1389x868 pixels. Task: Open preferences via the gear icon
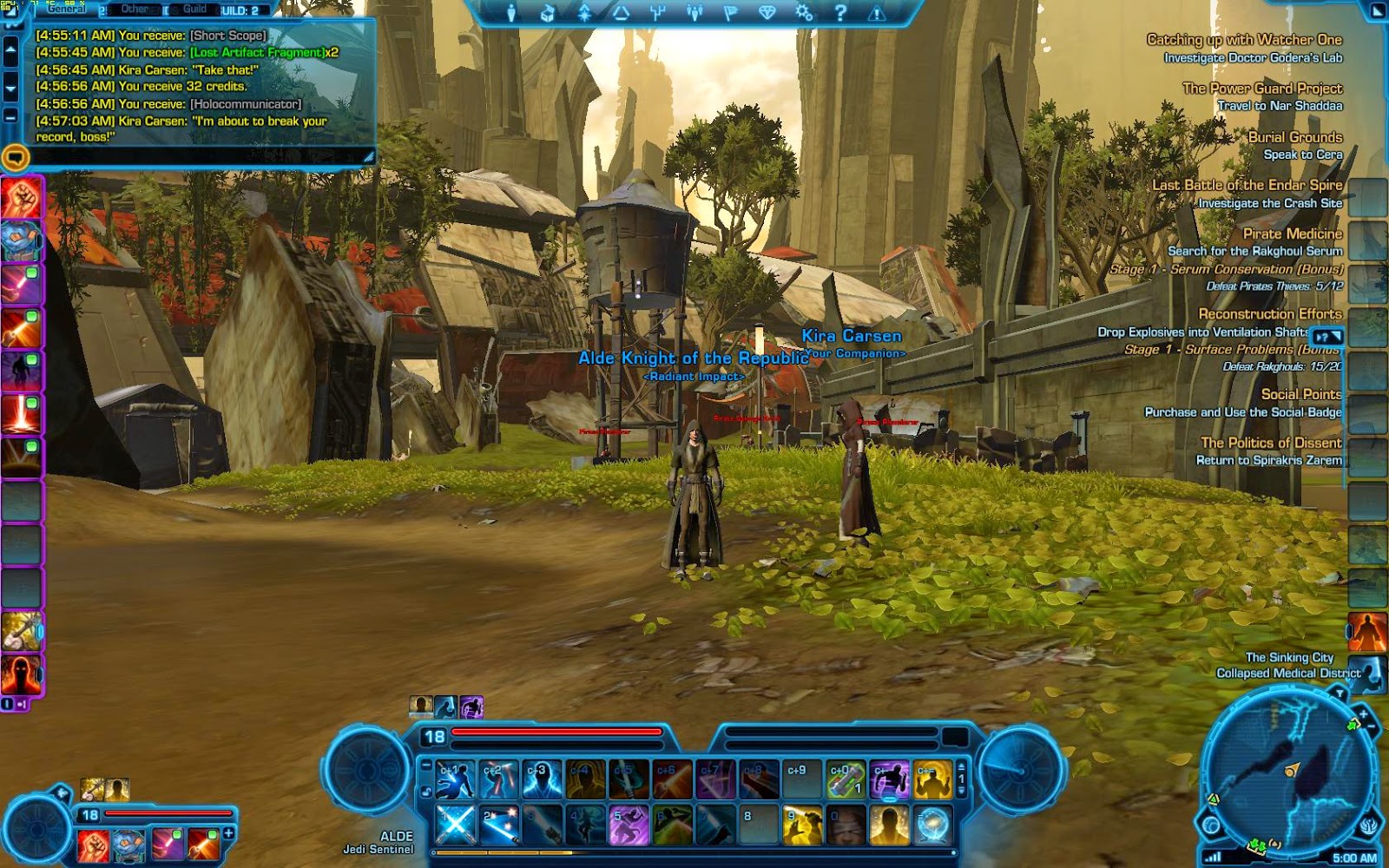click(804, 13)
